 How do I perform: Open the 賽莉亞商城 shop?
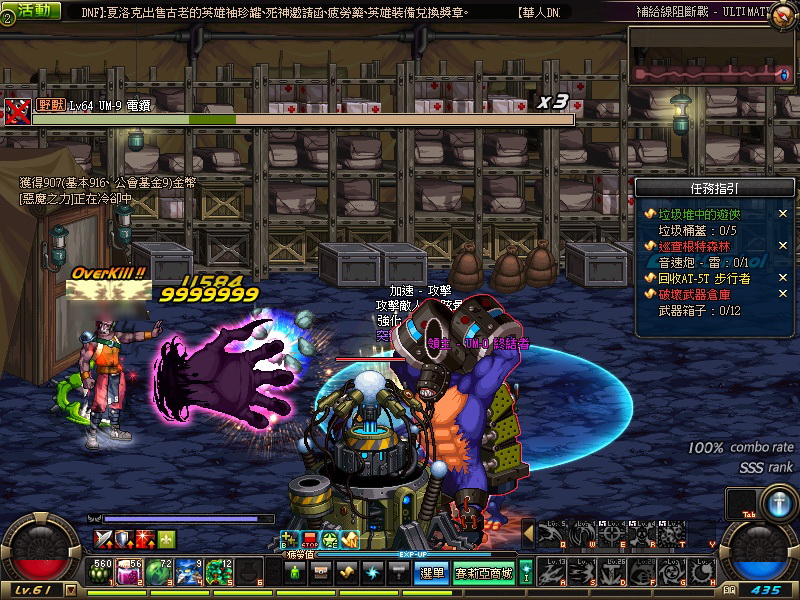(x=484, y=573)
